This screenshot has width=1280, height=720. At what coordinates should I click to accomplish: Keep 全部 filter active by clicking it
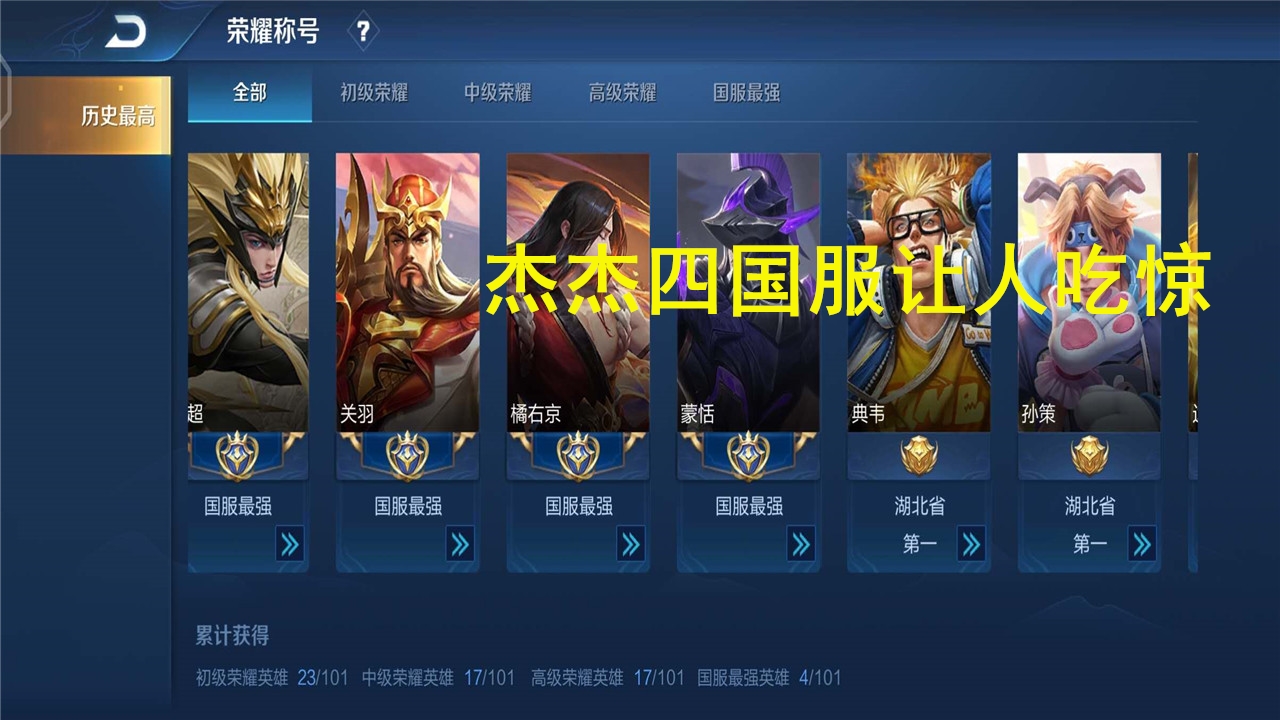[x=249, y=93]
